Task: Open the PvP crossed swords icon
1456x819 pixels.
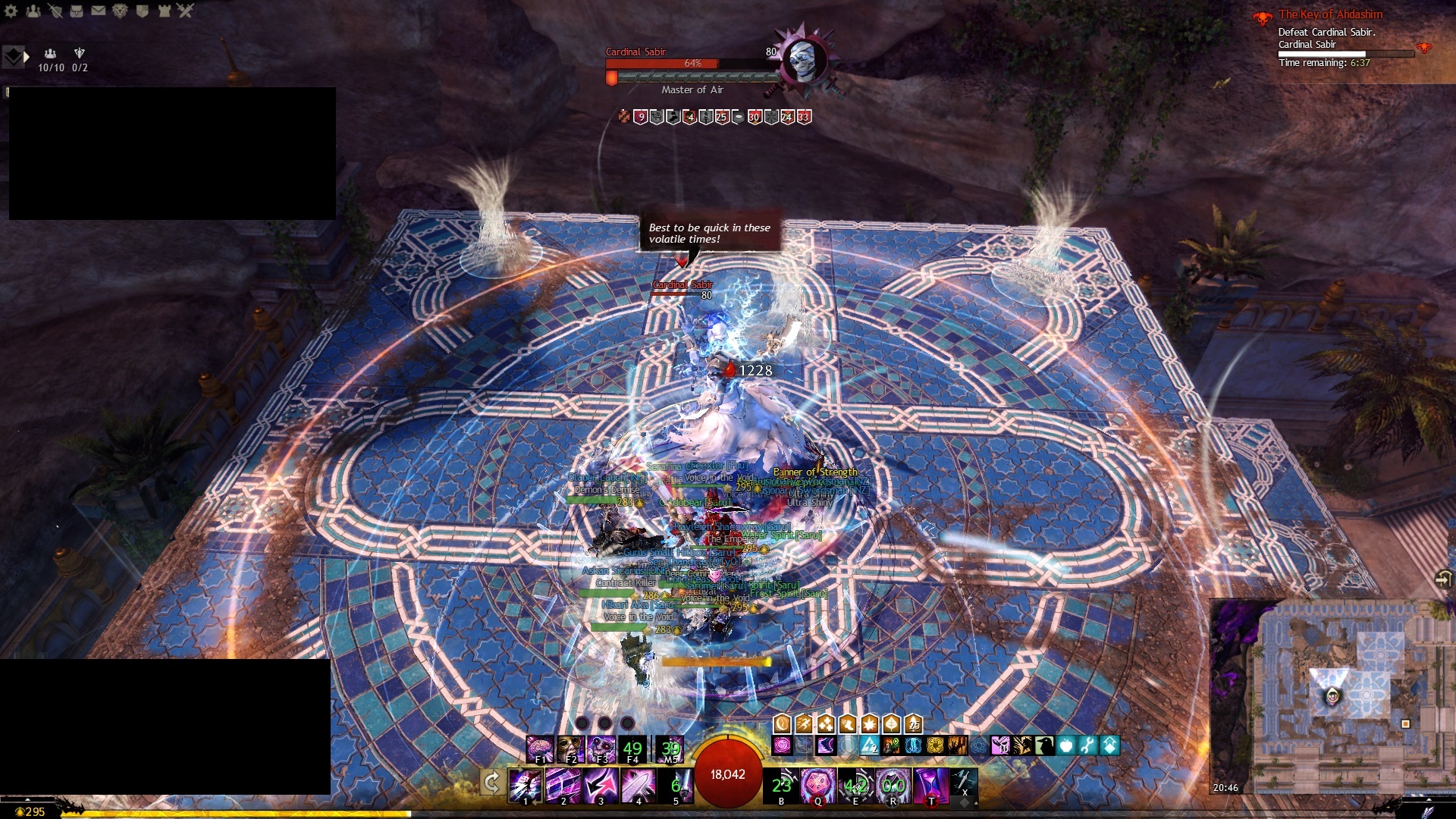Action: pyautogui.click(x=186, y=11)
